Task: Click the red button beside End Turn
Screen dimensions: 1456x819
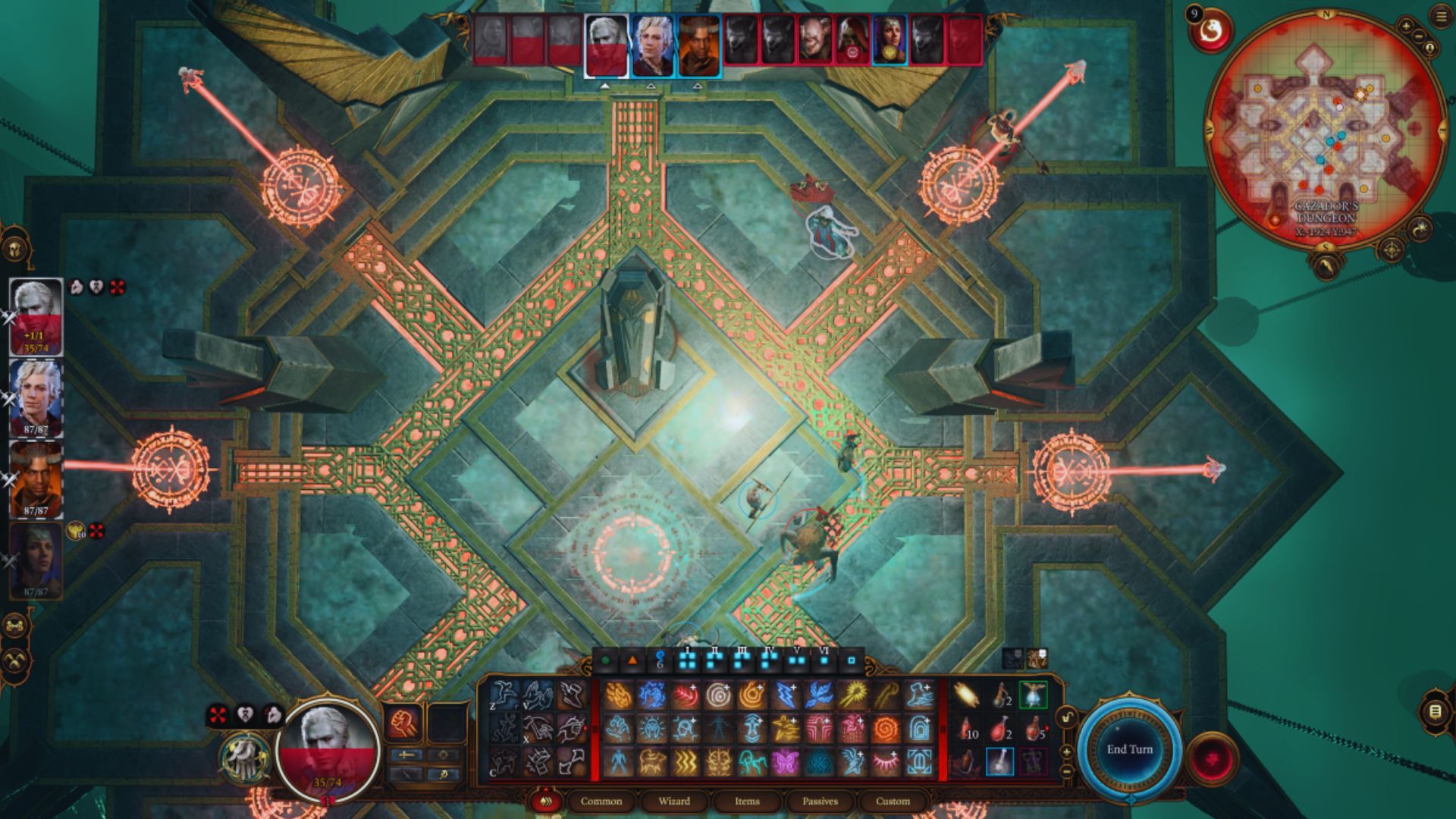Action: (x=1211, y=757)
